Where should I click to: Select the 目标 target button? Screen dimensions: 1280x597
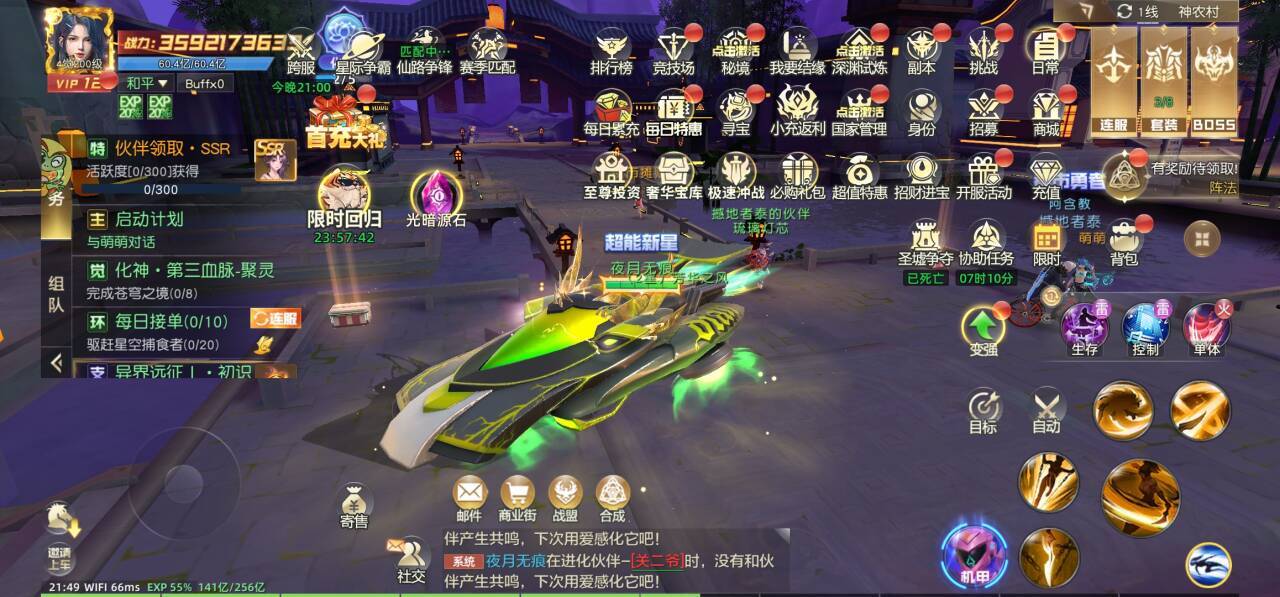pos(983,408)
